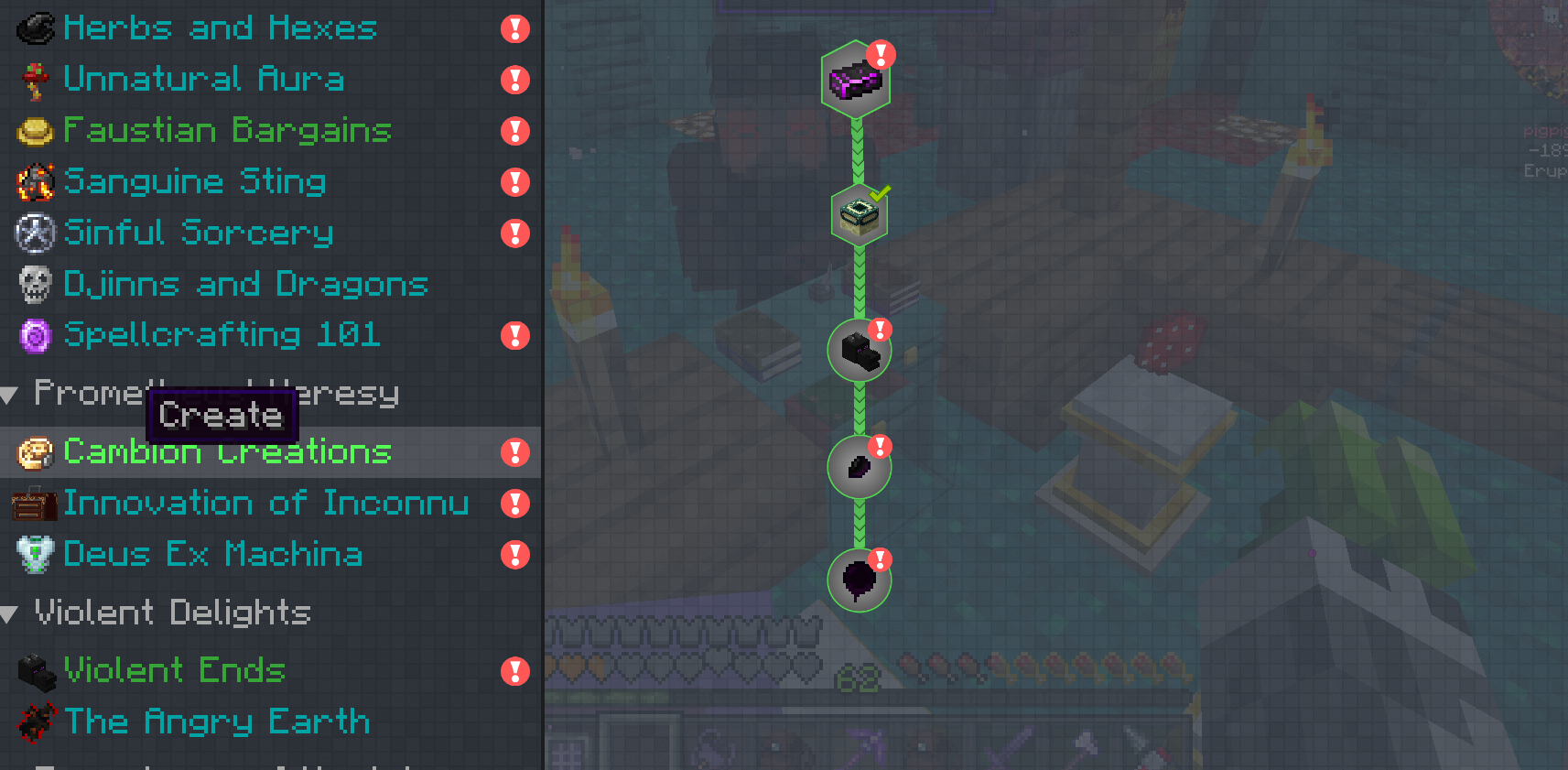Click the Herbs and Hexes chapter icon
Viewport: 1568px width, 770px height.
(33, 27)
